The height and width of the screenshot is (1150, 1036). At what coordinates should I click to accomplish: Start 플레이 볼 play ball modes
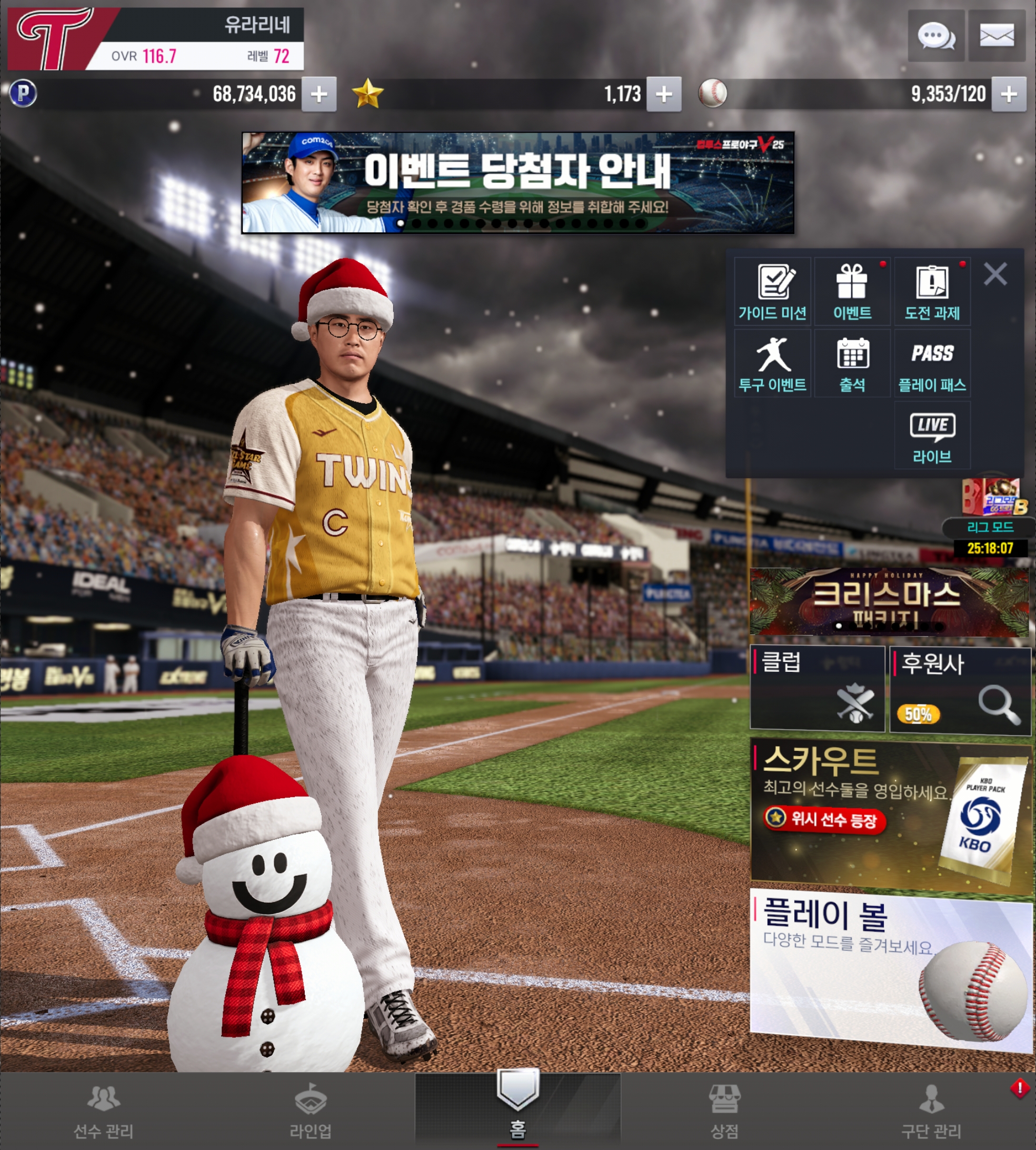pyautogui.click(x=891, y=968)
